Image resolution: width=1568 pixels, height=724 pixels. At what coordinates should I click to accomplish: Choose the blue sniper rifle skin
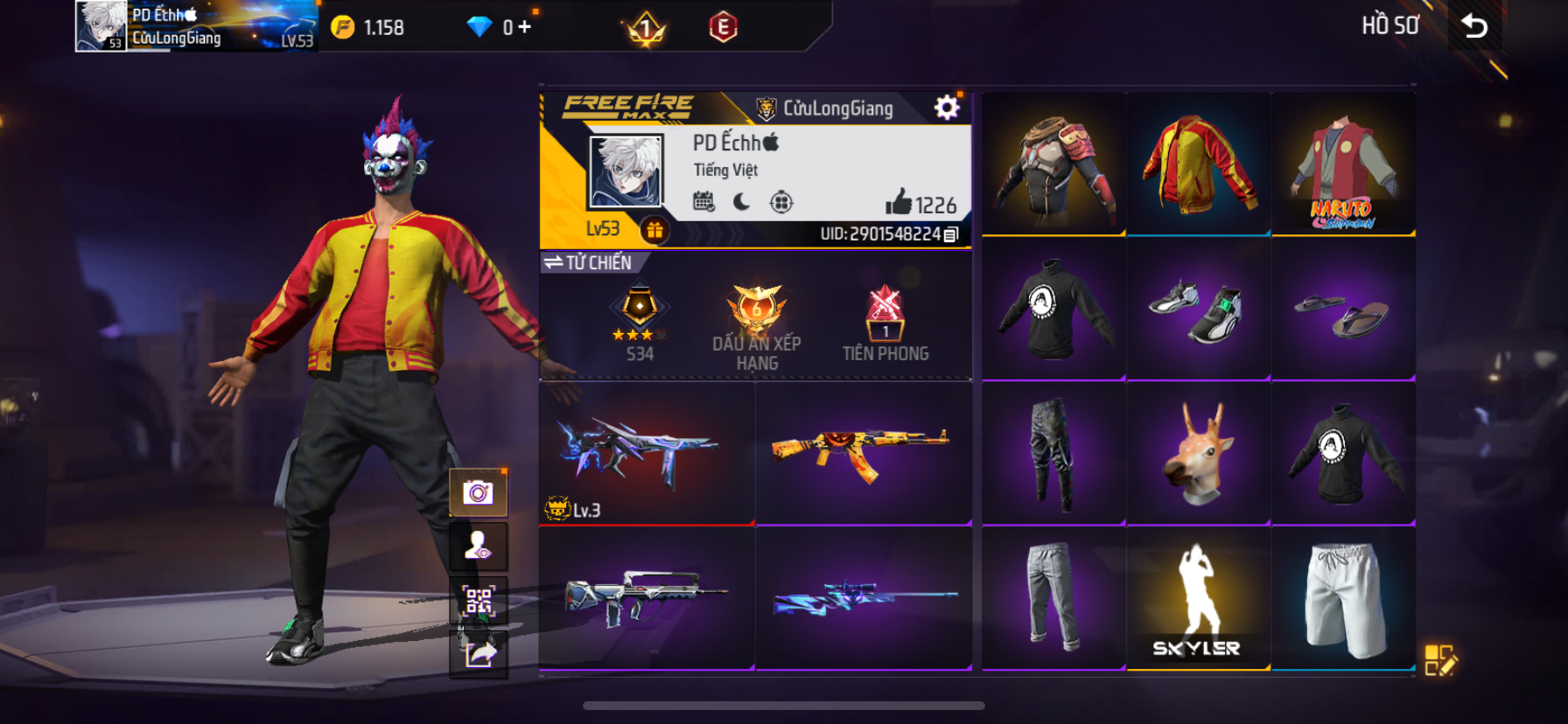click(863, 598)
